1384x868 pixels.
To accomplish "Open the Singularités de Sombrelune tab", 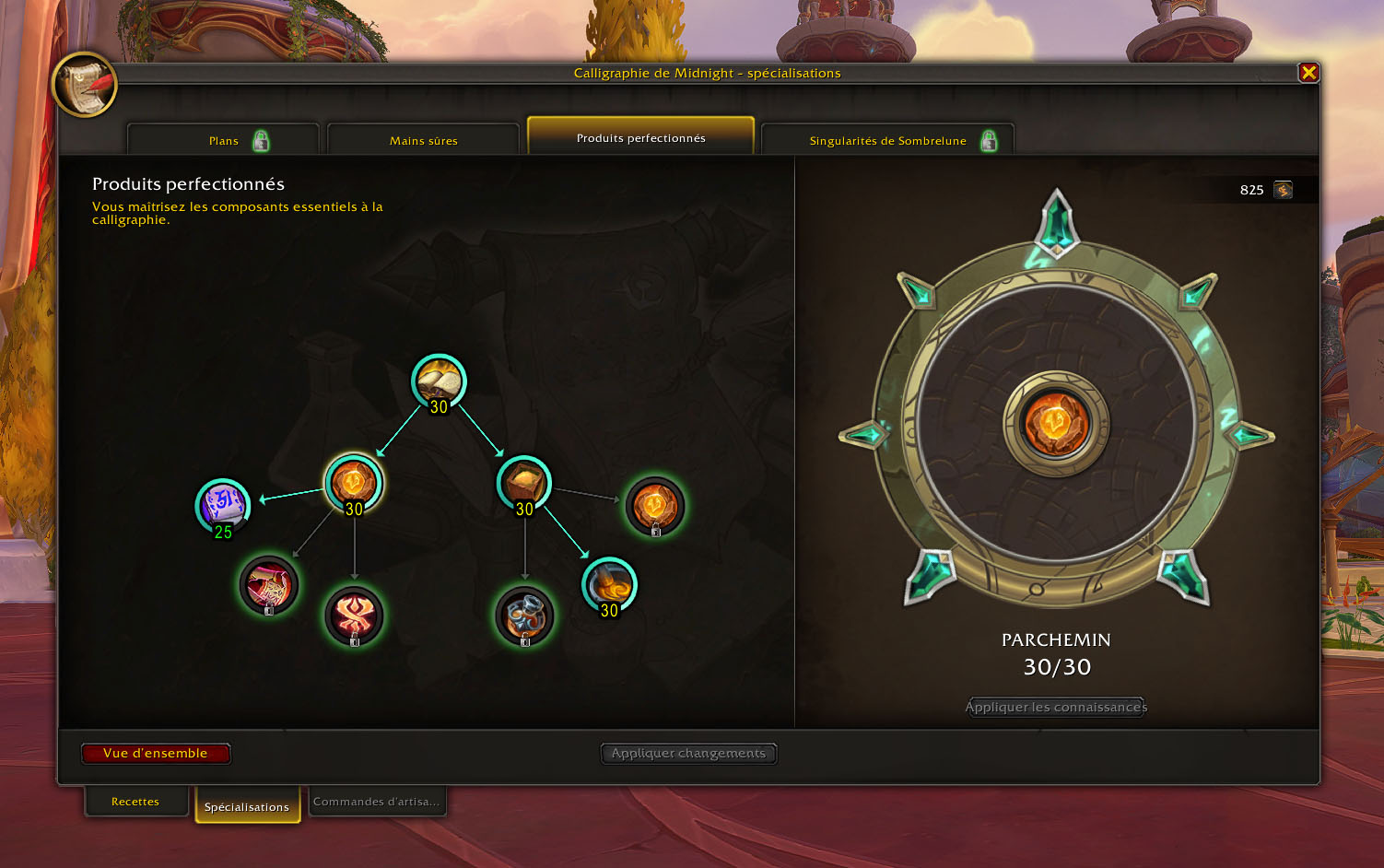I will 887,141.
